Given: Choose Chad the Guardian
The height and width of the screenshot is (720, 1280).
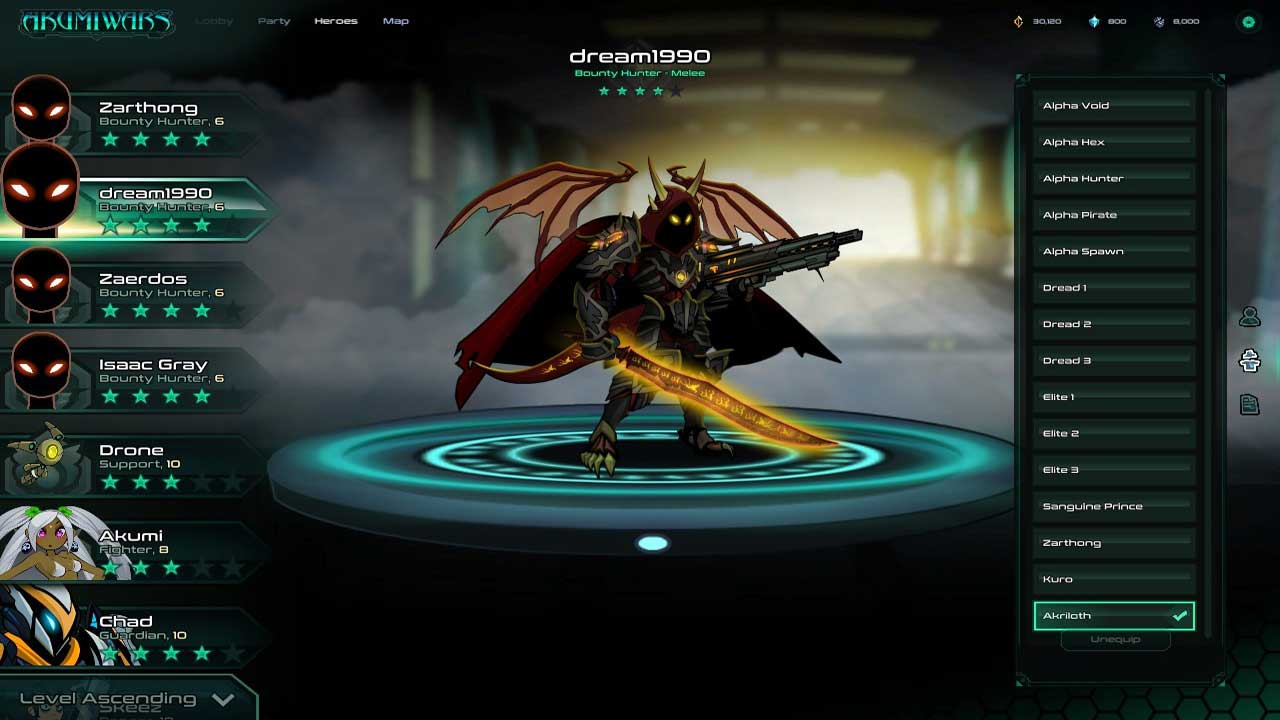Looking at the screenshot, I should tap(150, 636).
